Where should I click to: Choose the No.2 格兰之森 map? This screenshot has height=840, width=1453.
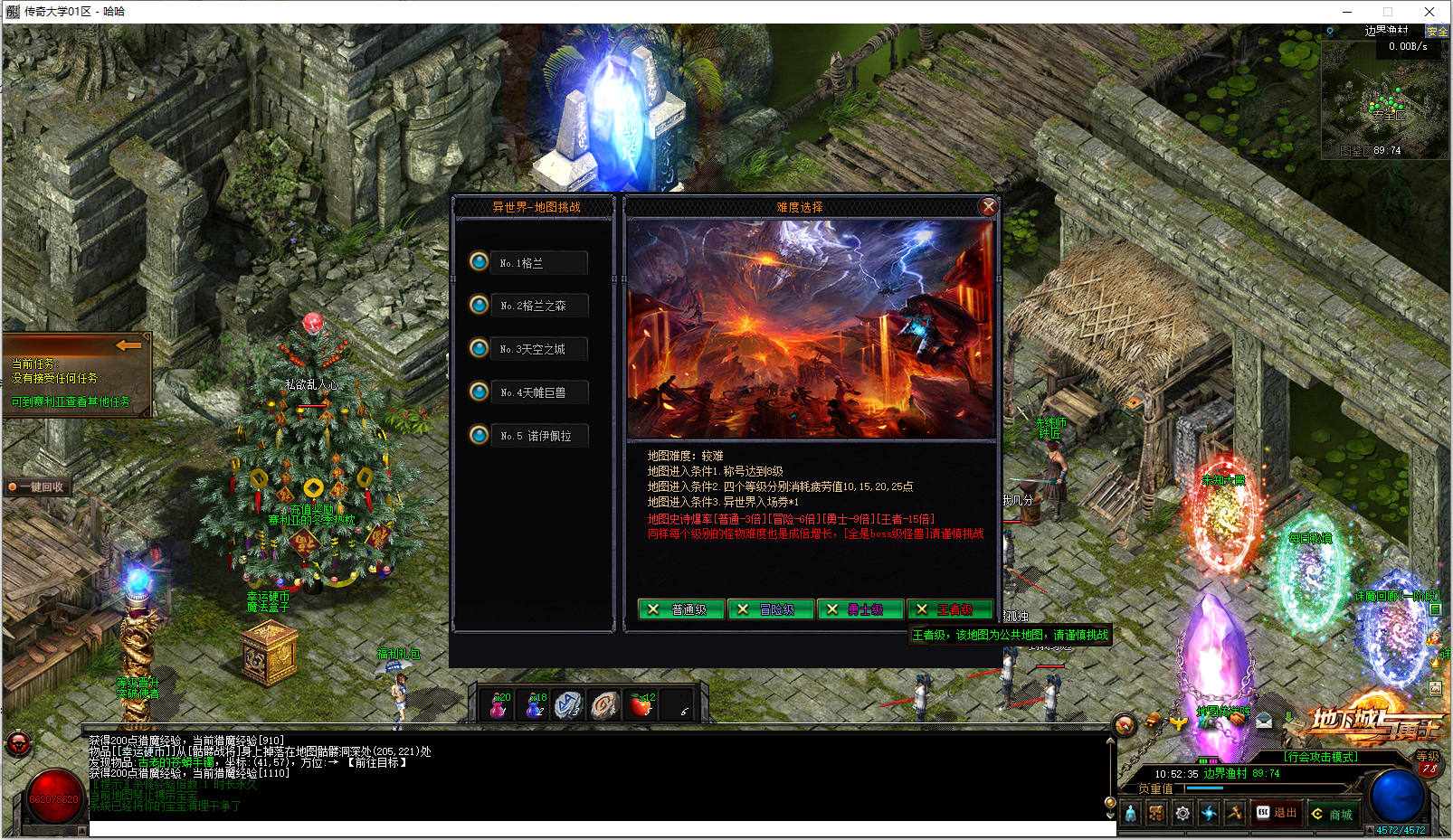(x=538, y=306)
